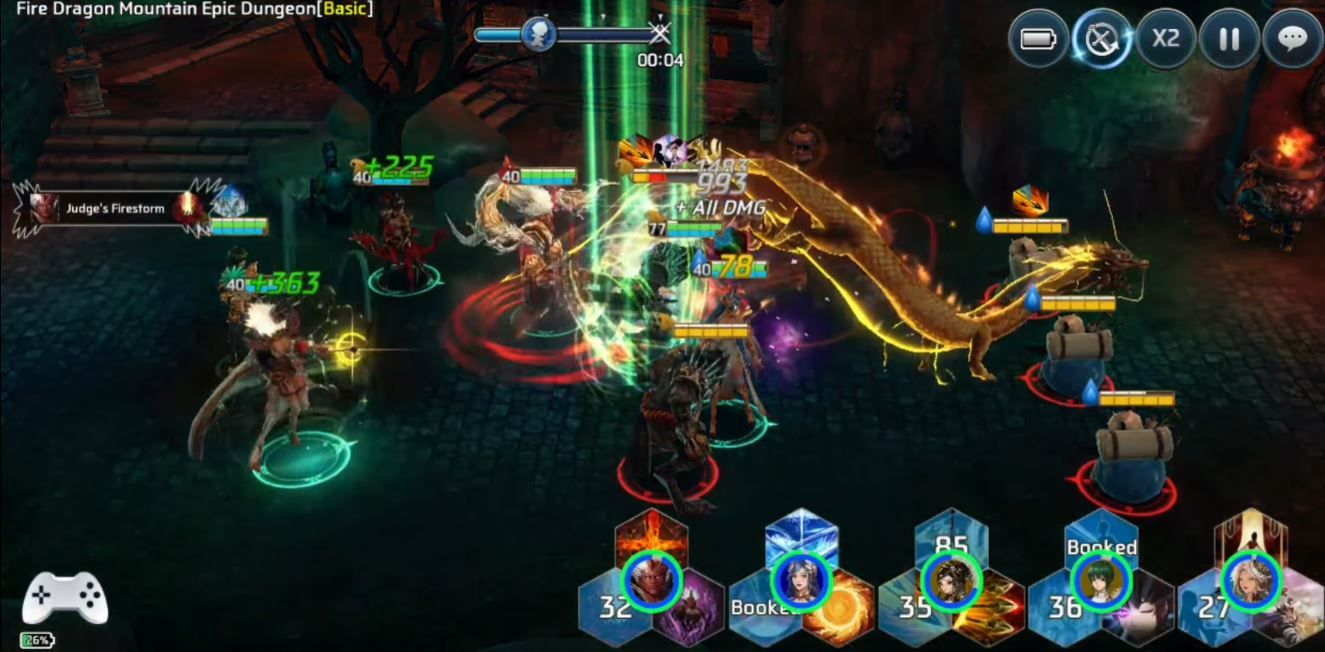Select the white-haired hero portrait
This screenshot has width=1325, height=652.
point(1251,581)
